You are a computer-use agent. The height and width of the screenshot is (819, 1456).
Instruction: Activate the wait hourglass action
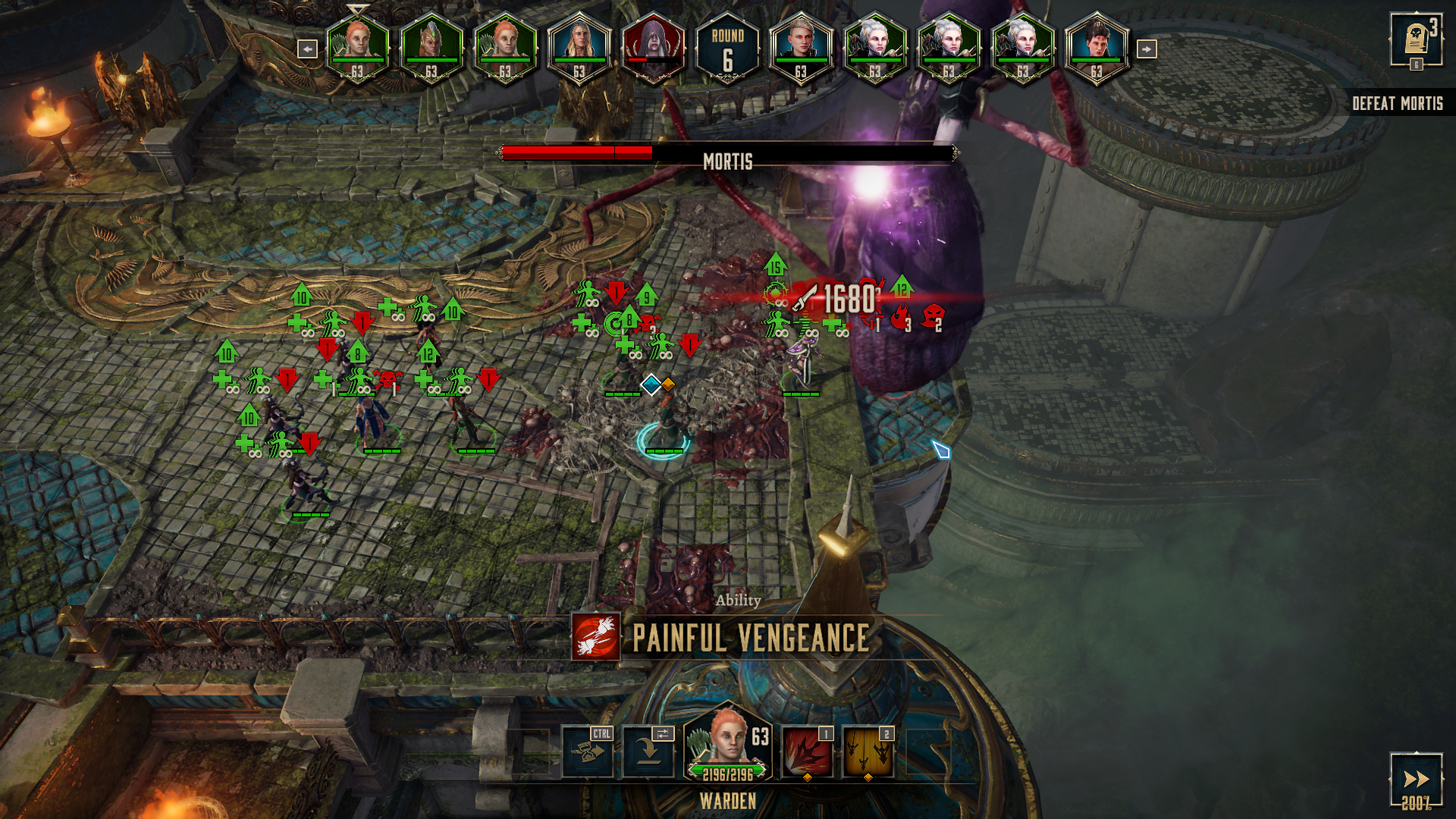tap(588, 752)
